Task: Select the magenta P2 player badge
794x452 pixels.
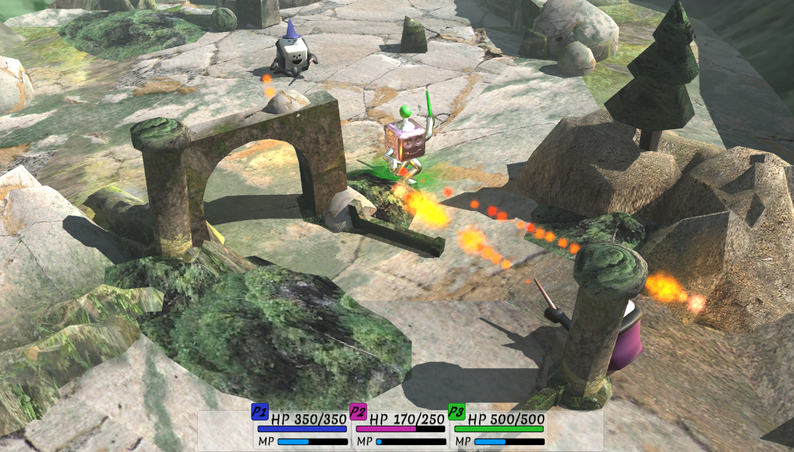Action: pos(358,412)
